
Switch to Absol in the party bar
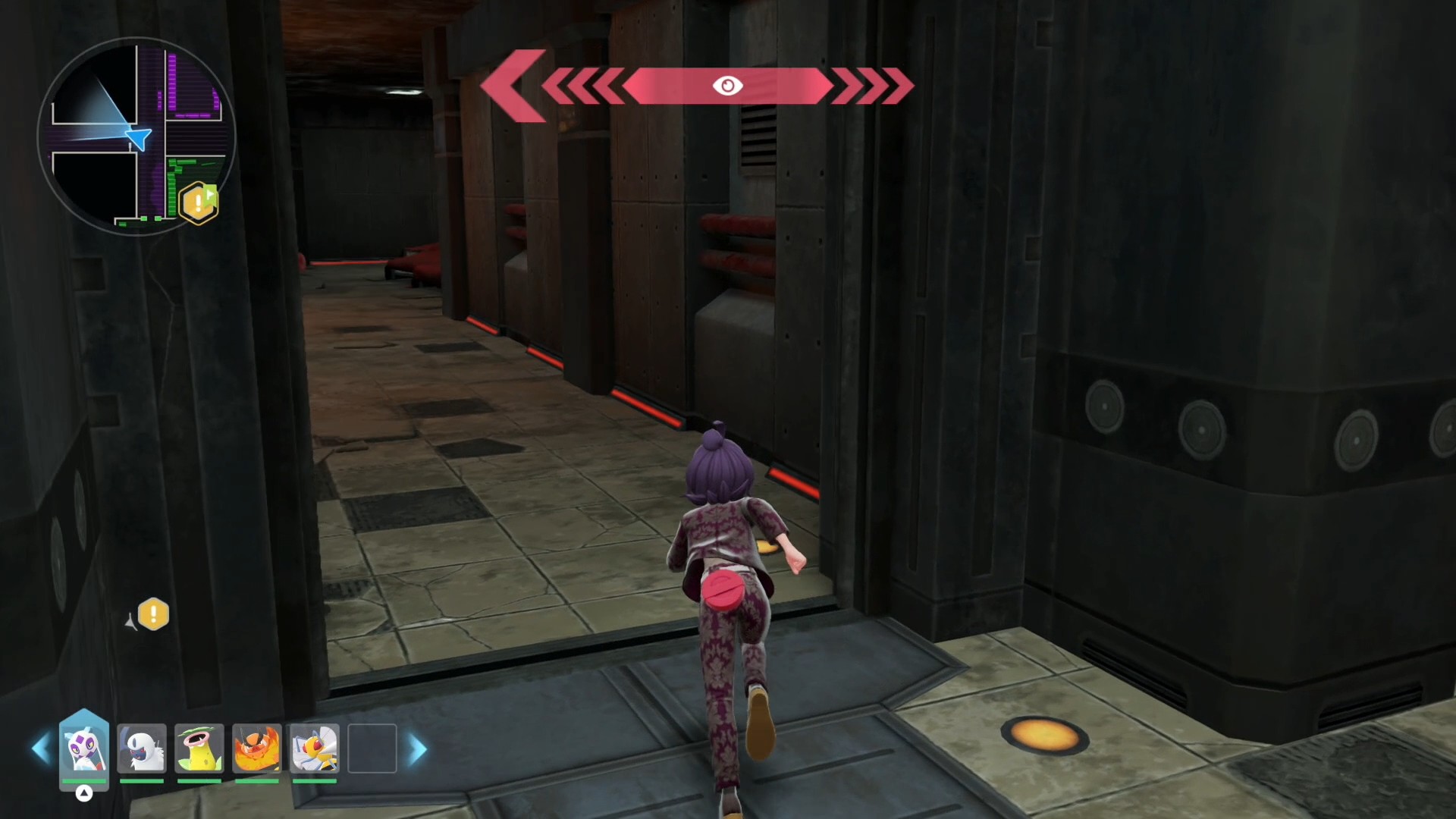click(x=142, y=748)
